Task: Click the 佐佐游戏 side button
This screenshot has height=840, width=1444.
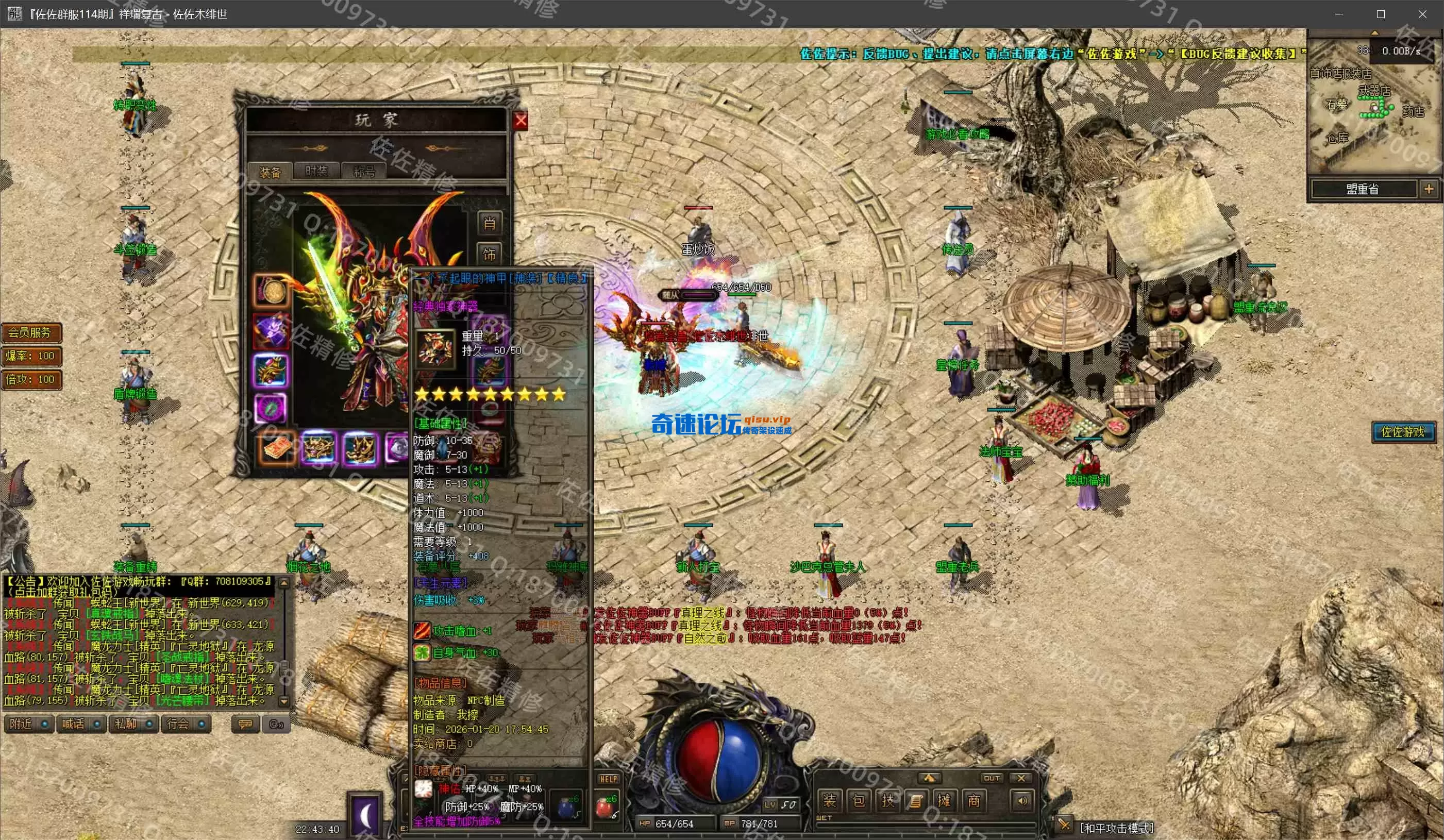Action: [x=1402, y=431]
